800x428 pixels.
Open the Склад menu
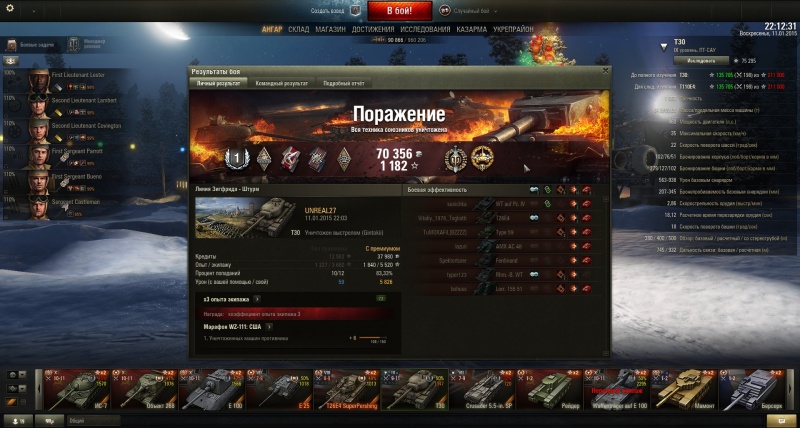point(298,30)
